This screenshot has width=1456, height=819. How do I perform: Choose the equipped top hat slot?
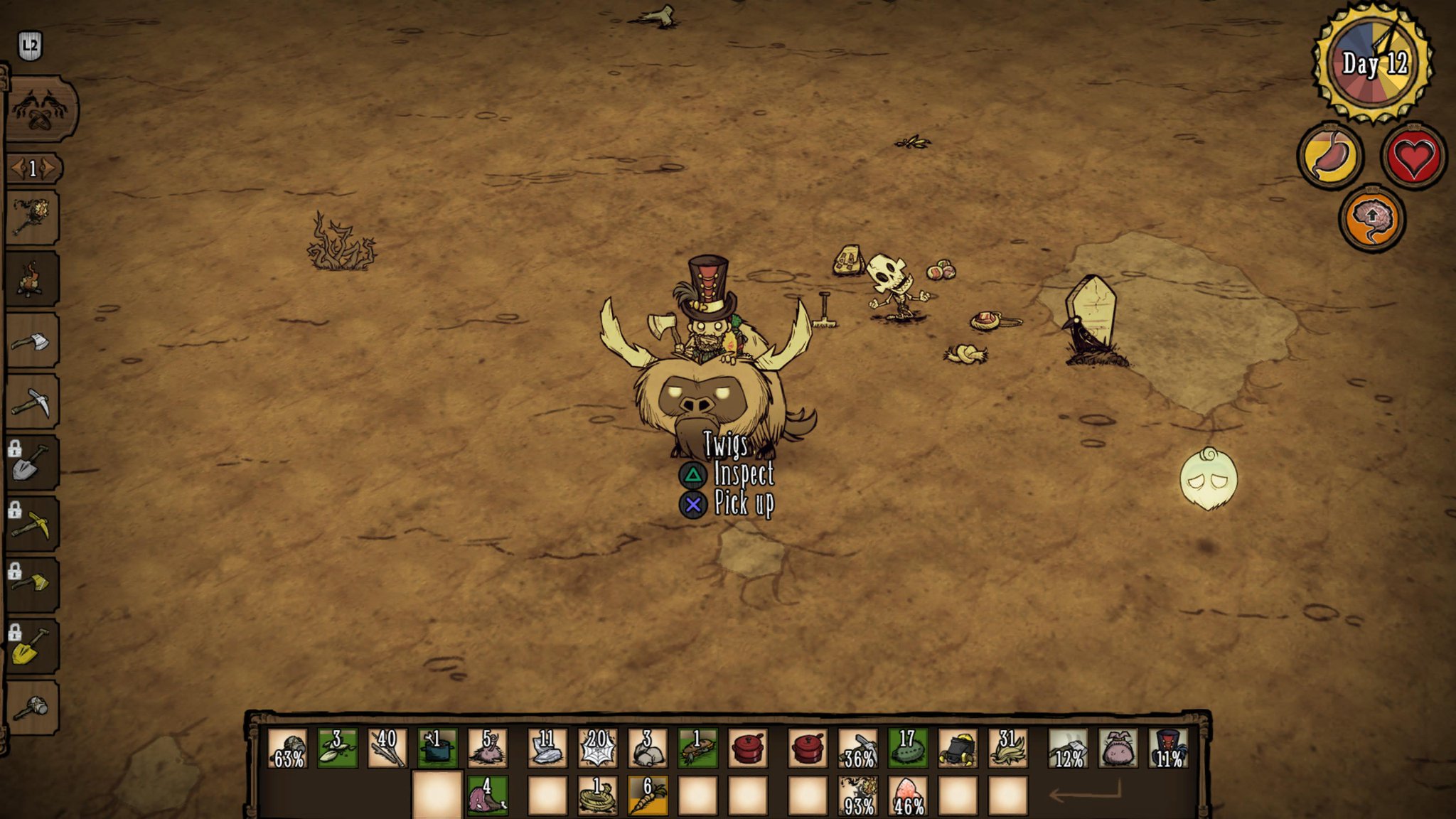pos(1168,748)
